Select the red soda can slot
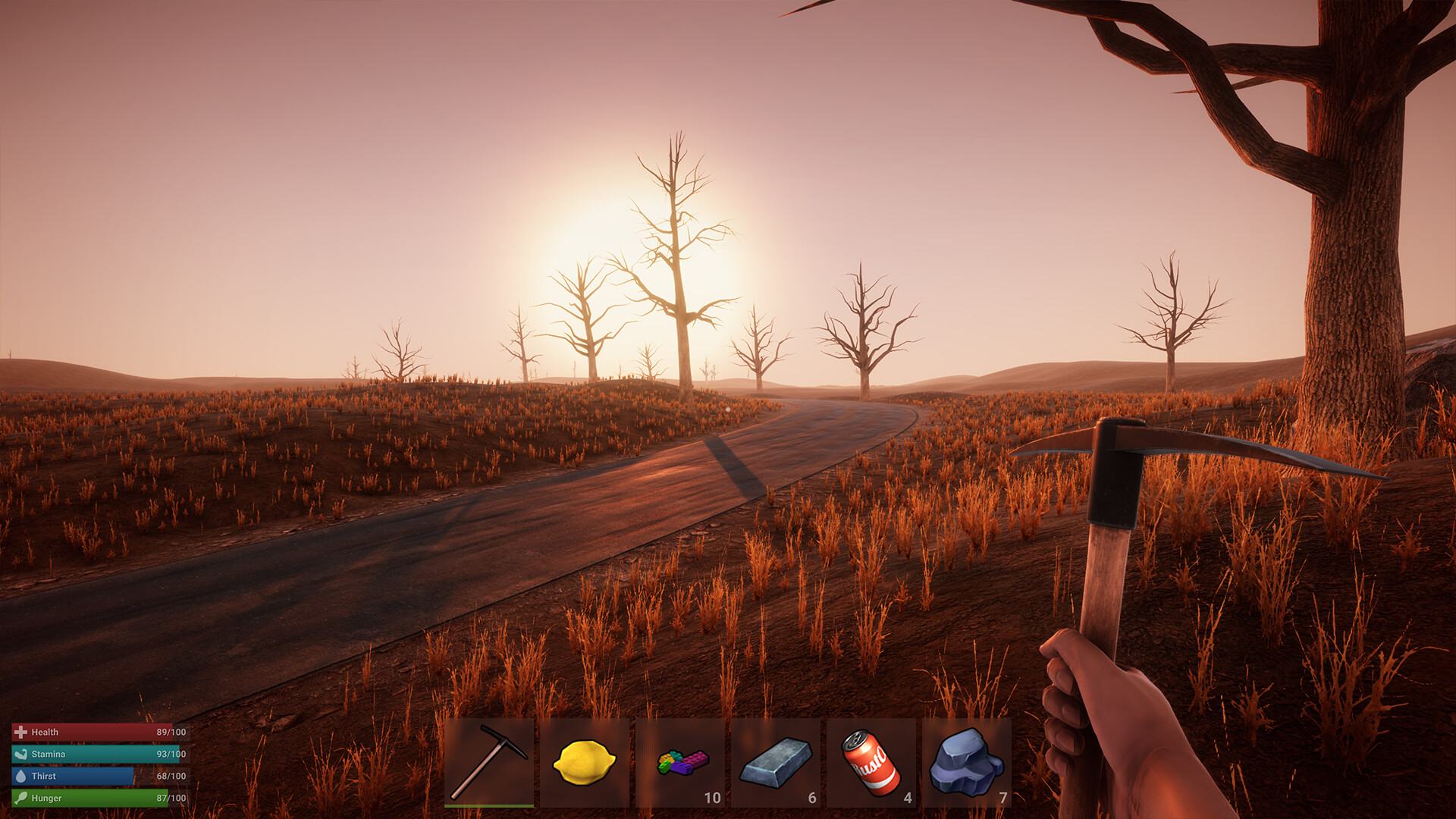 [871, 762]
